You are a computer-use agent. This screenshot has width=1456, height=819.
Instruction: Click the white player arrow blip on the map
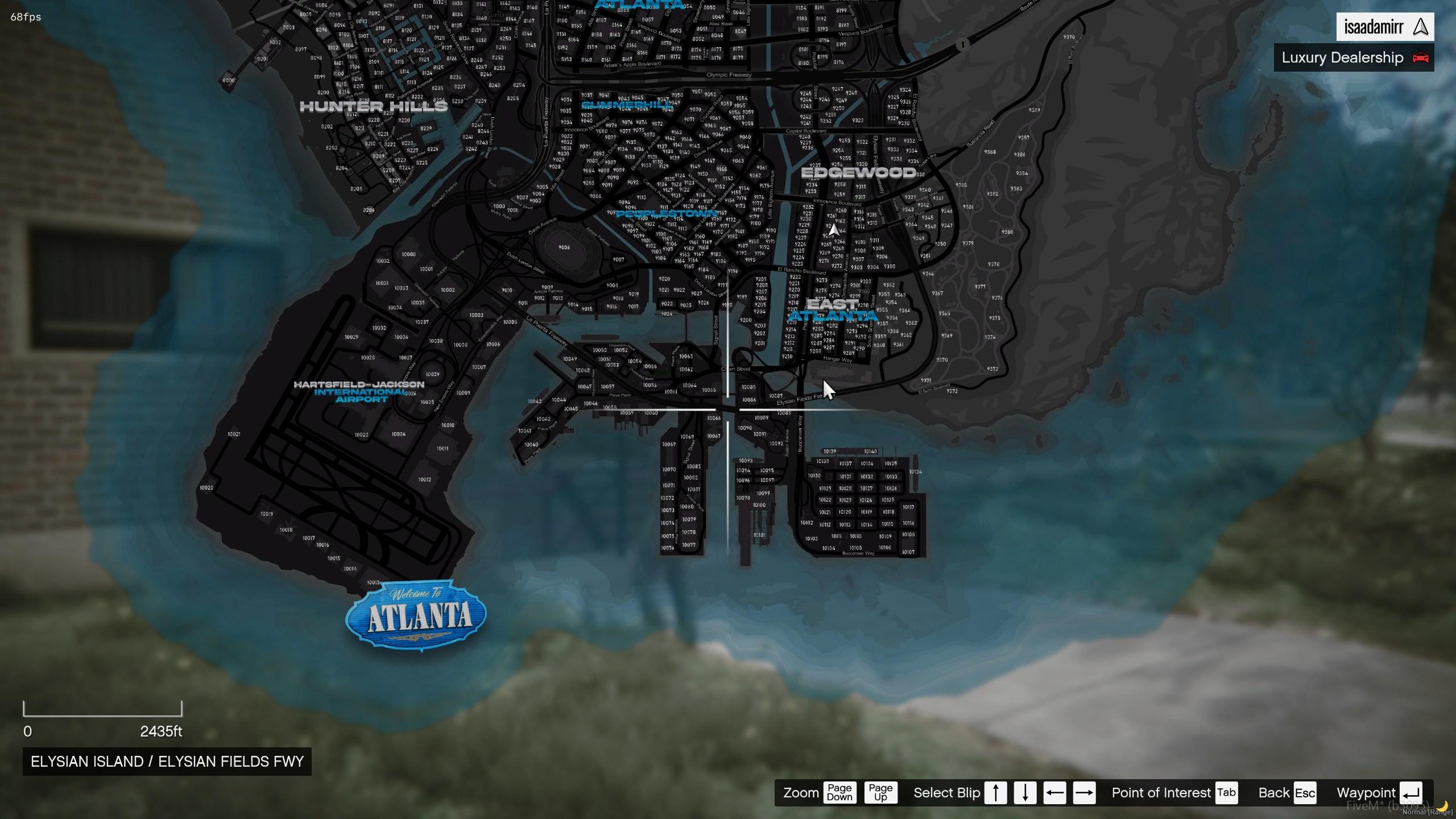coord(834,229)
